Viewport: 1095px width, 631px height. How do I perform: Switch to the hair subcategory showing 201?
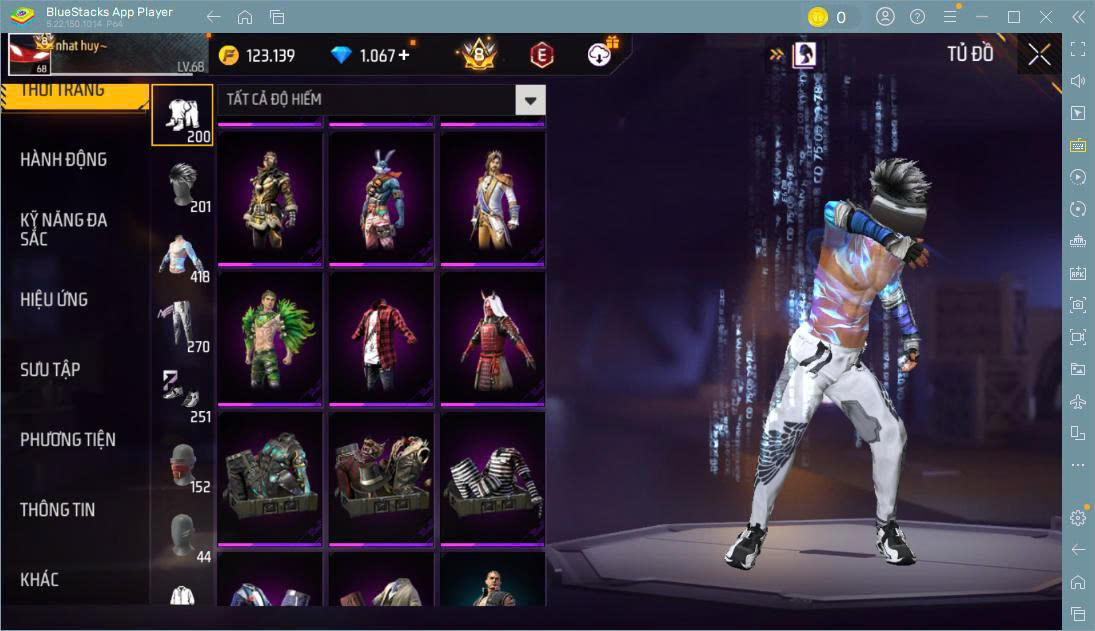coord(182,187)
